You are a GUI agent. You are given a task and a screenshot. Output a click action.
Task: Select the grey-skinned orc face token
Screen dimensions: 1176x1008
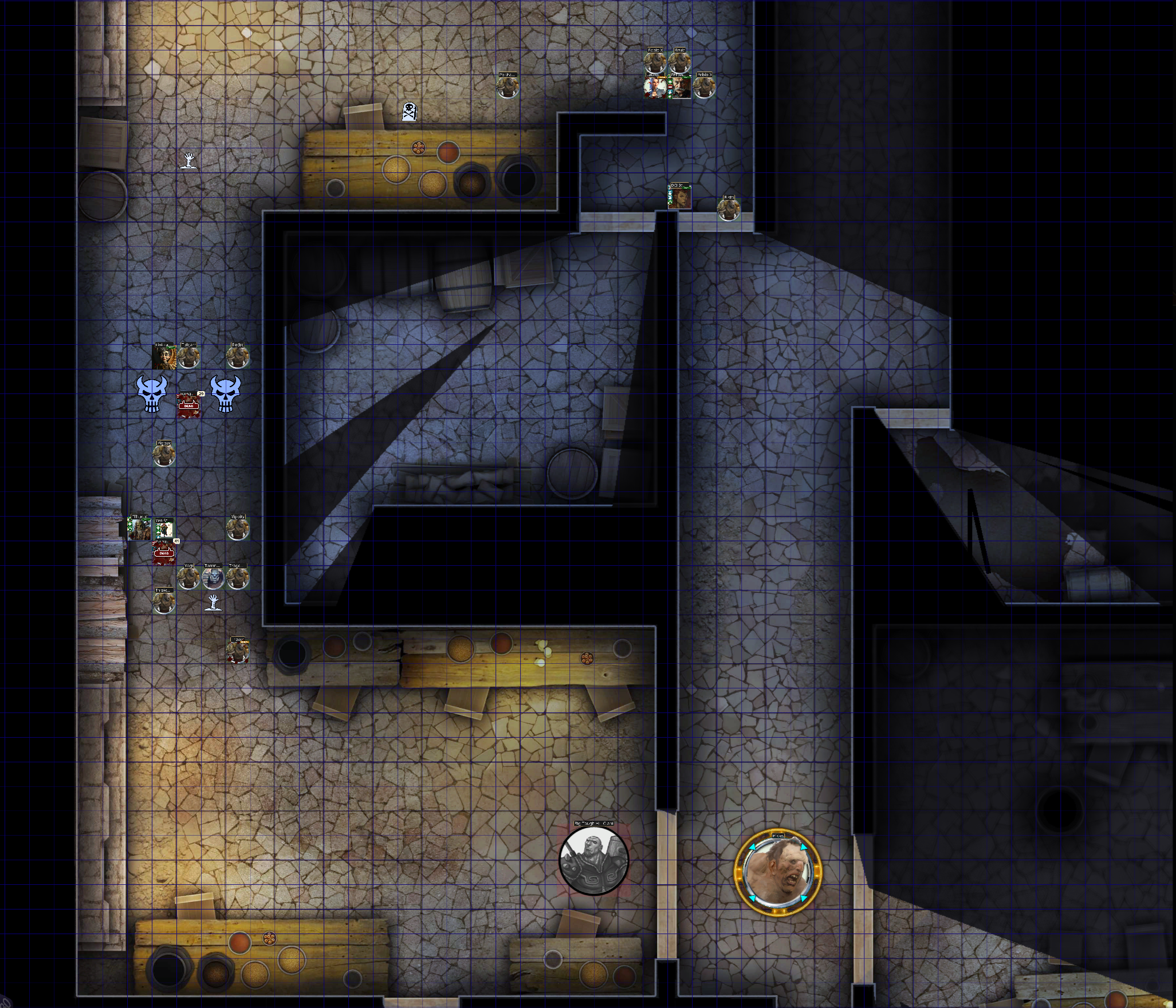(213, 578)
